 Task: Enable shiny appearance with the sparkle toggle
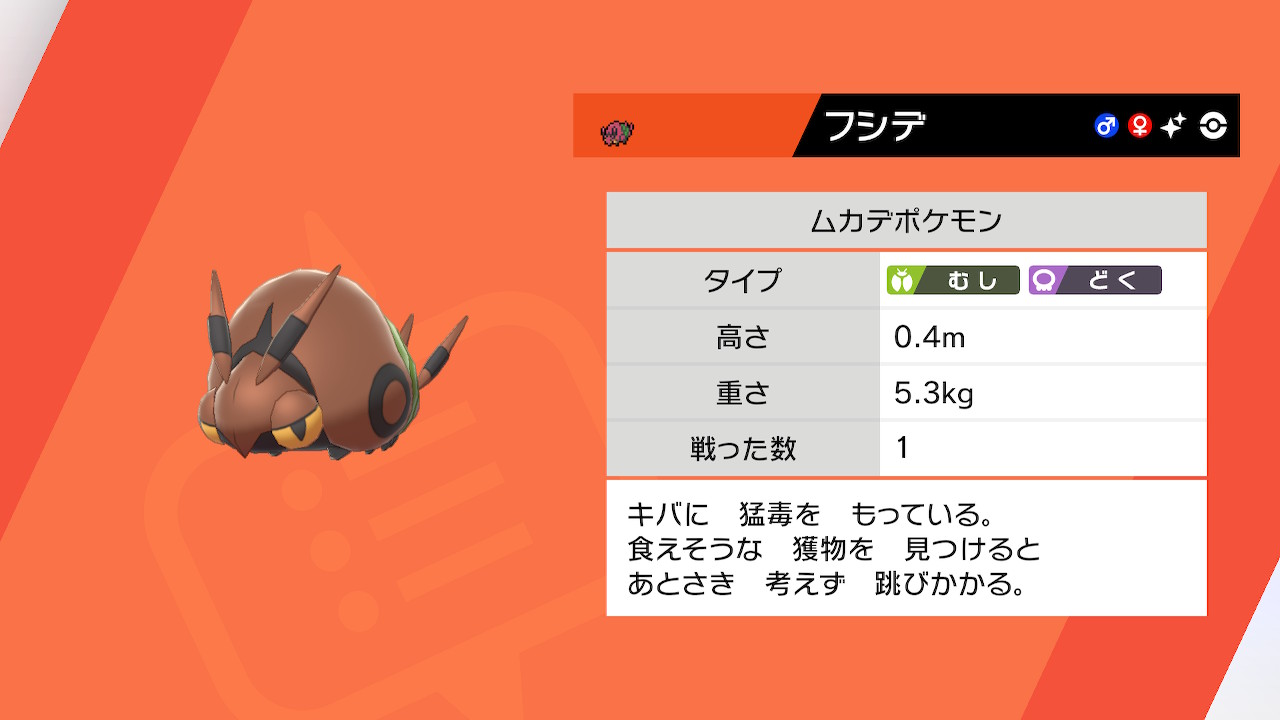point(1173,126)
